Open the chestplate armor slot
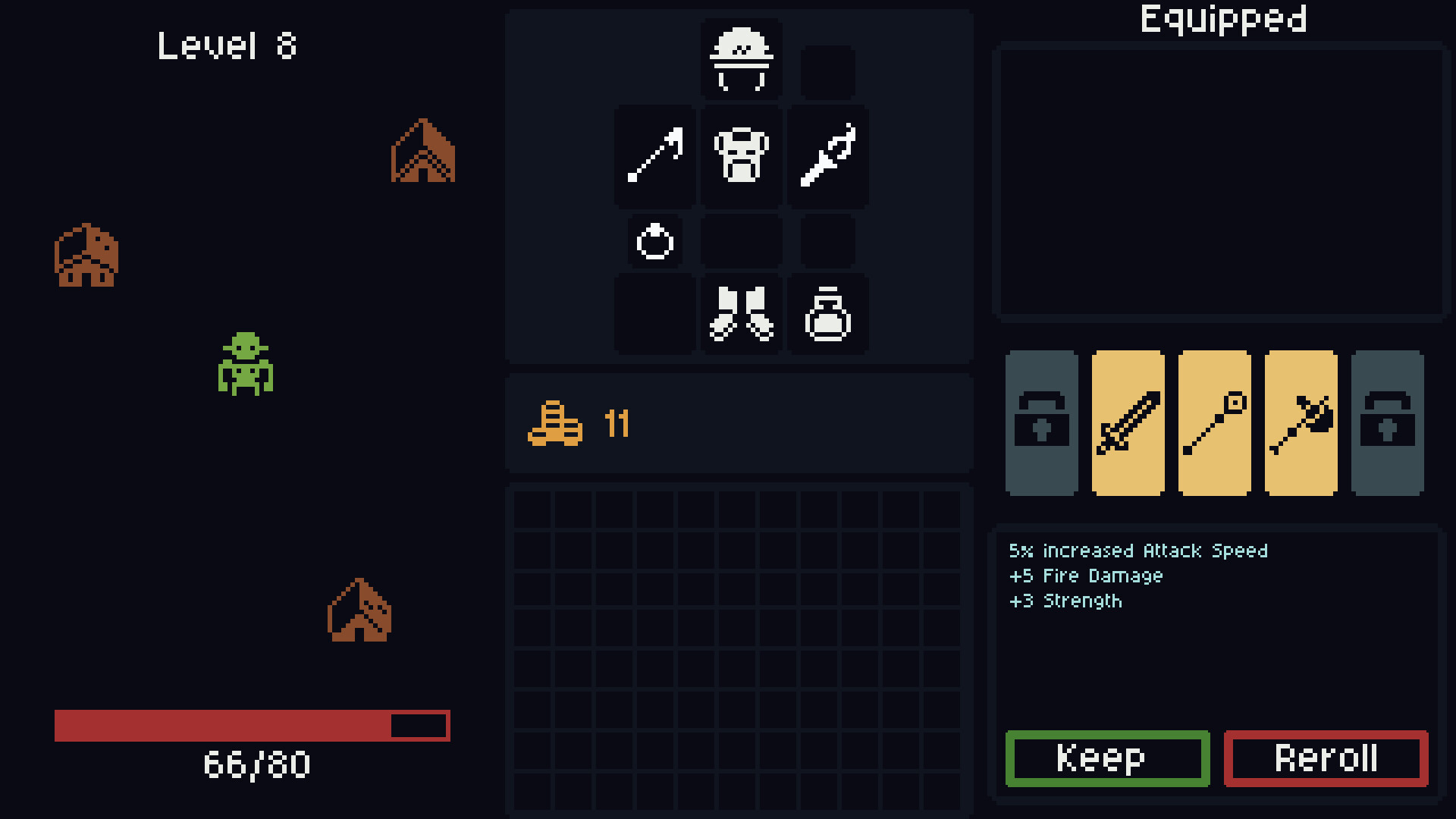Viewport: 1456px width, 819px height. click(x=741, y=155)
